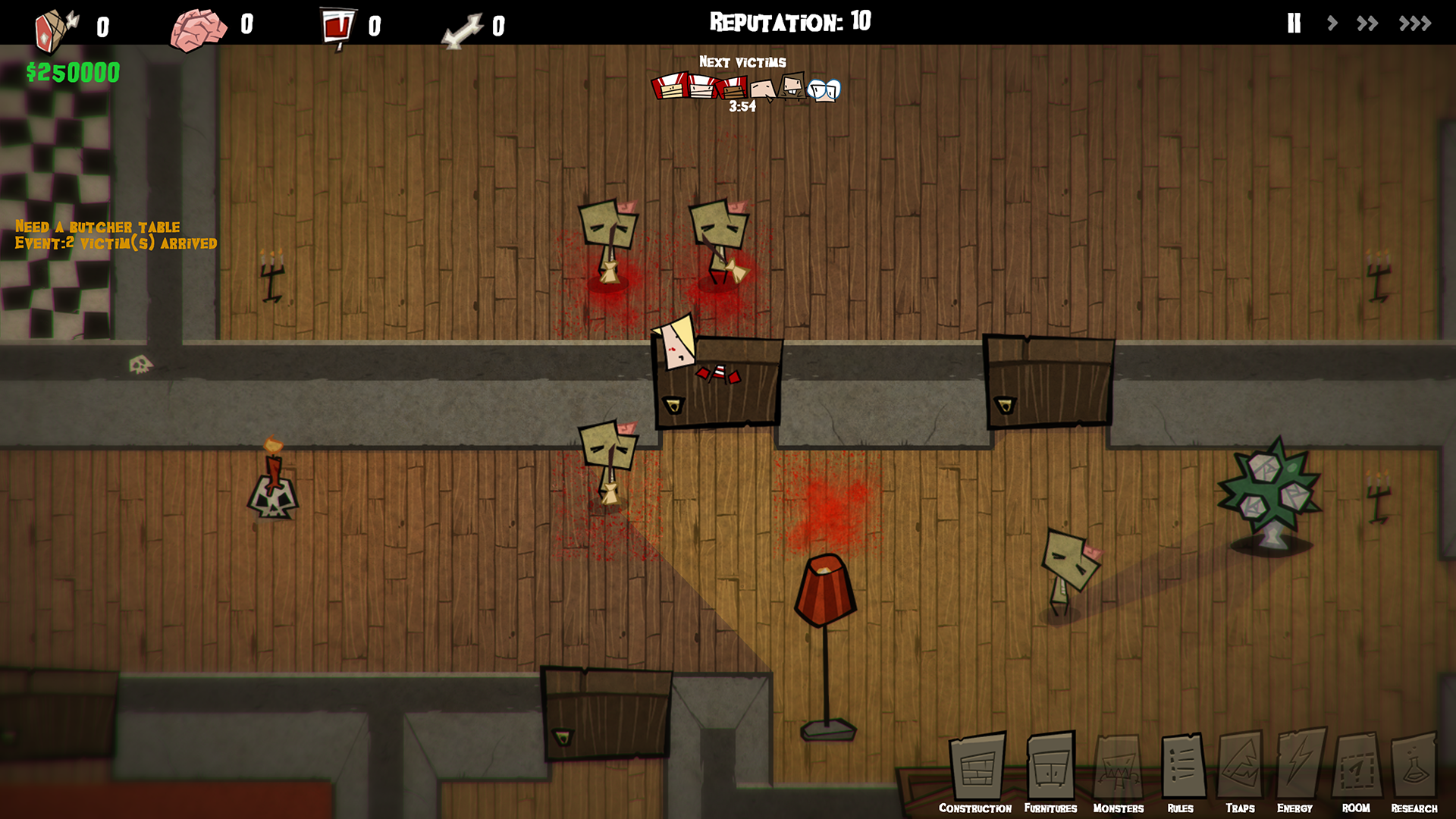Pause the game with the pause button

click(1294, 24)
